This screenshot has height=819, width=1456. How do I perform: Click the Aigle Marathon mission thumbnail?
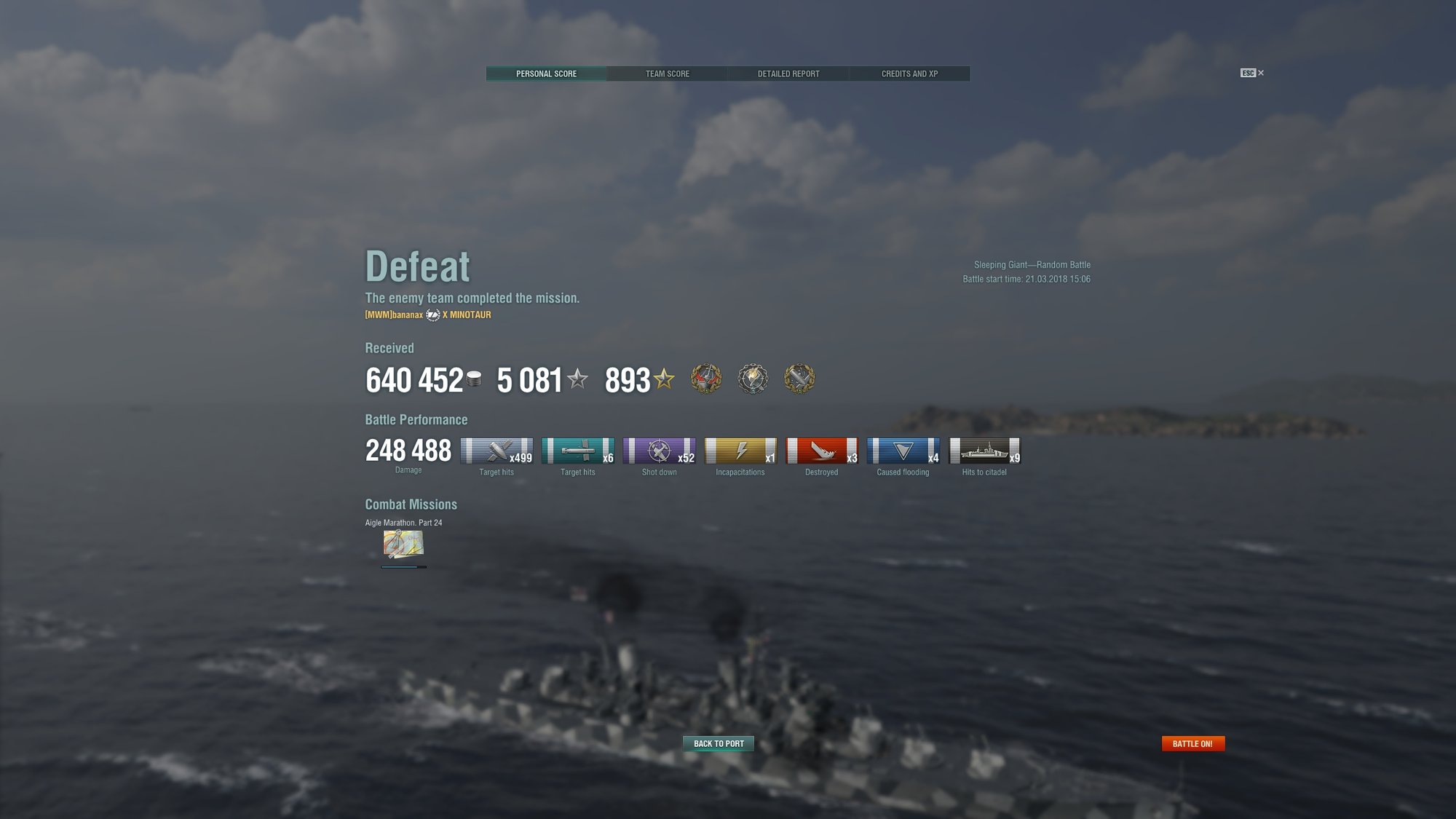403,543
